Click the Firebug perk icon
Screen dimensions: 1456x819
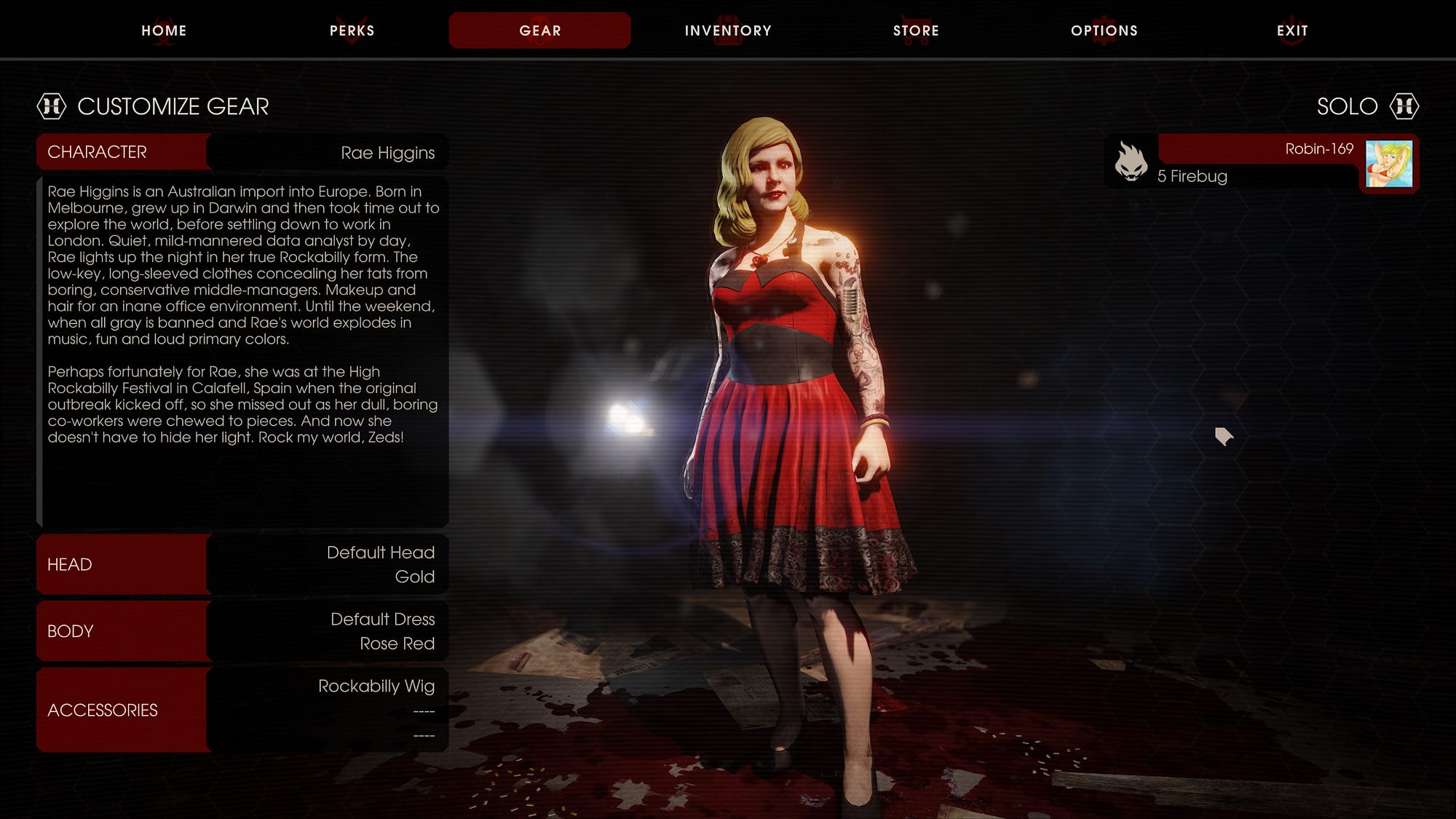click(x=1131, y=162)
